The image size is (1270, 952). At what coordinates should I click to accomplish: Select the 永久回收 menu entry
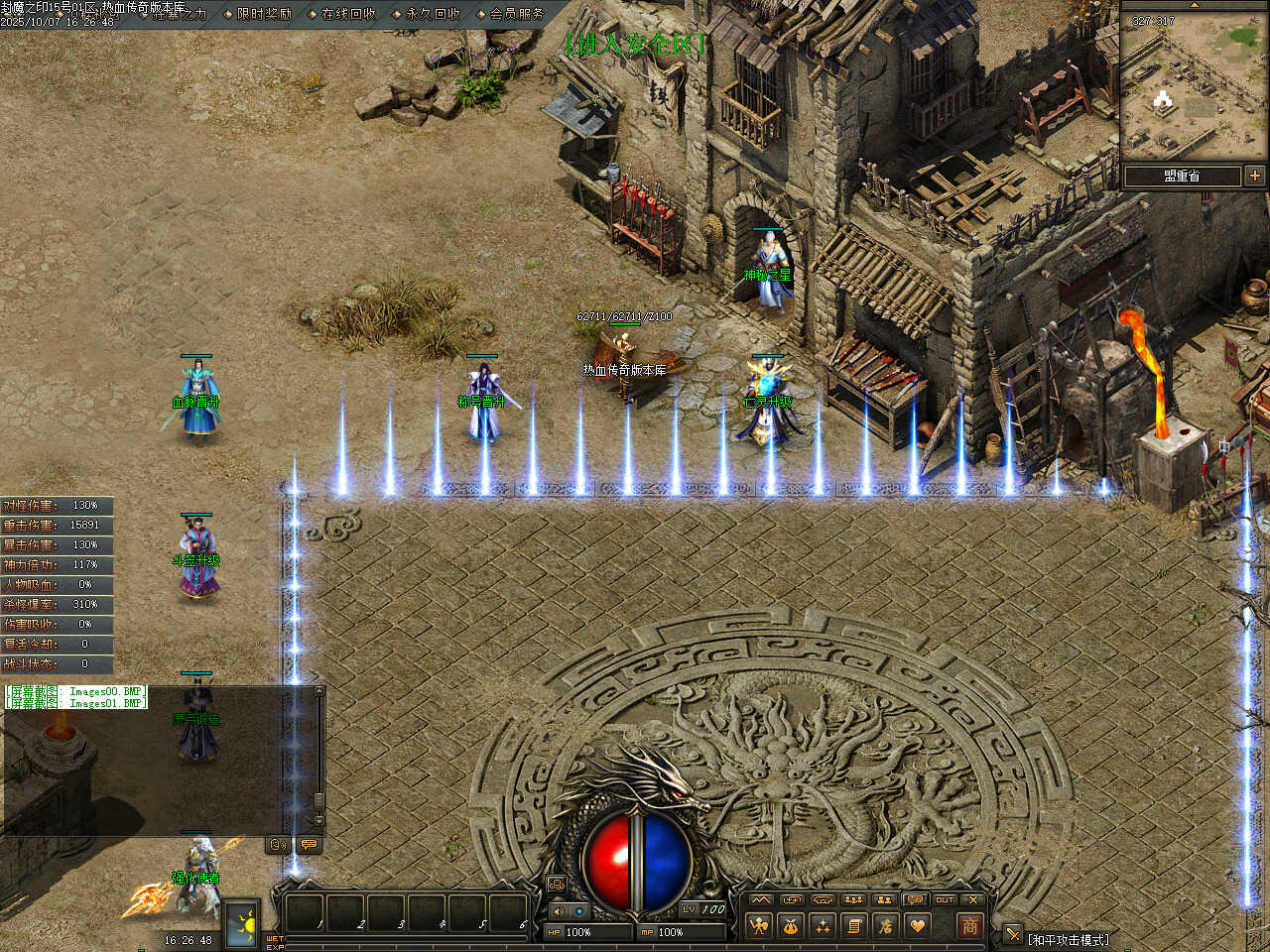(433, 14)
